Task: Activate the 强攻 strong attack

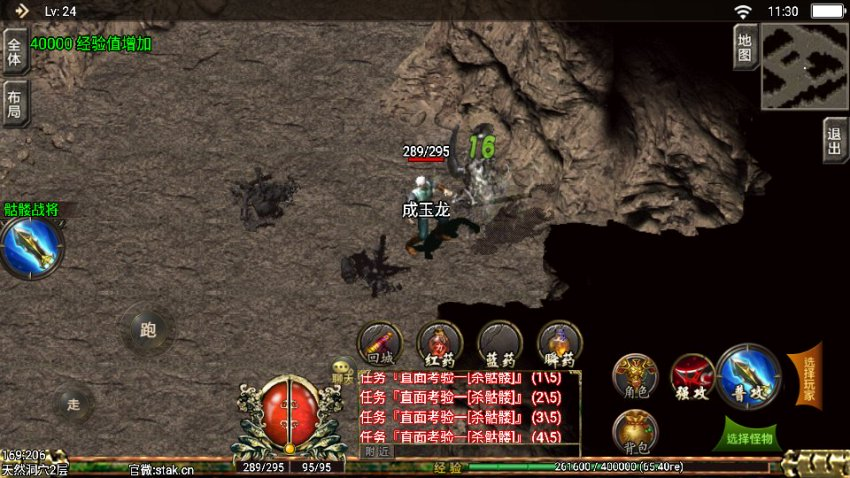Action: (692, 376)
